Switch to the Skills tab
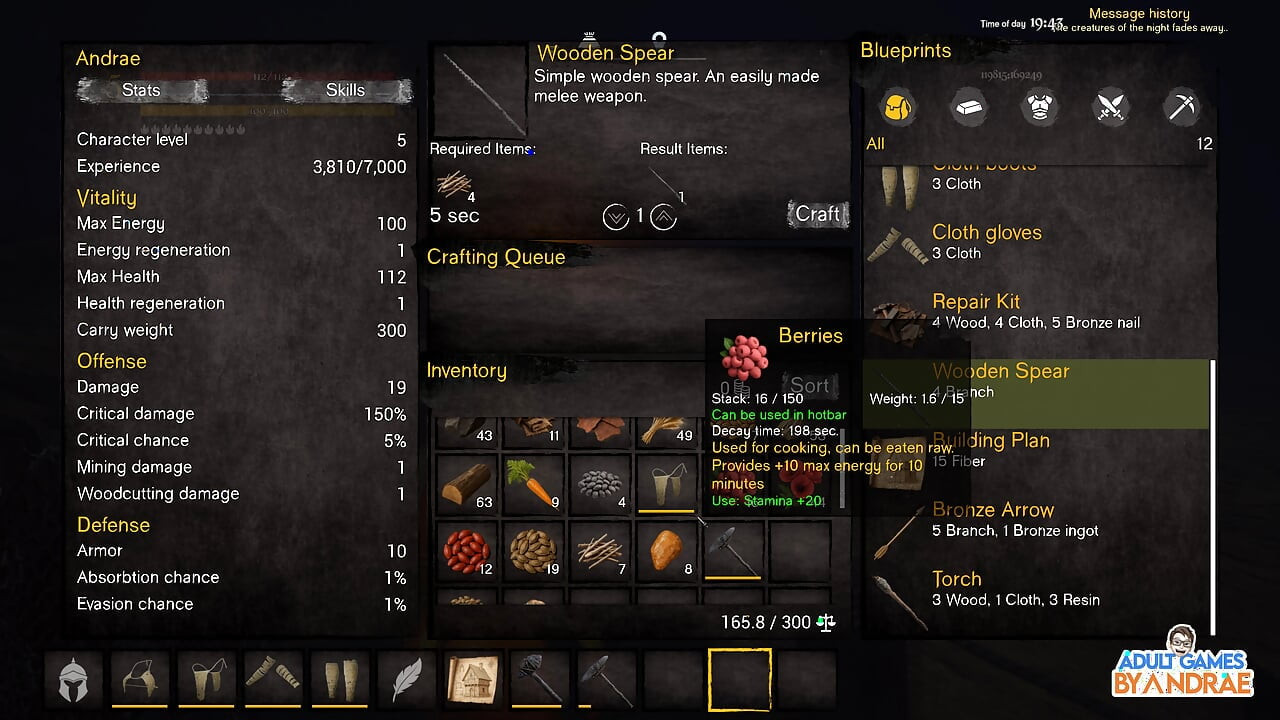The width and height of the screenshot is (1280, 720). click(x=345, y=91)
